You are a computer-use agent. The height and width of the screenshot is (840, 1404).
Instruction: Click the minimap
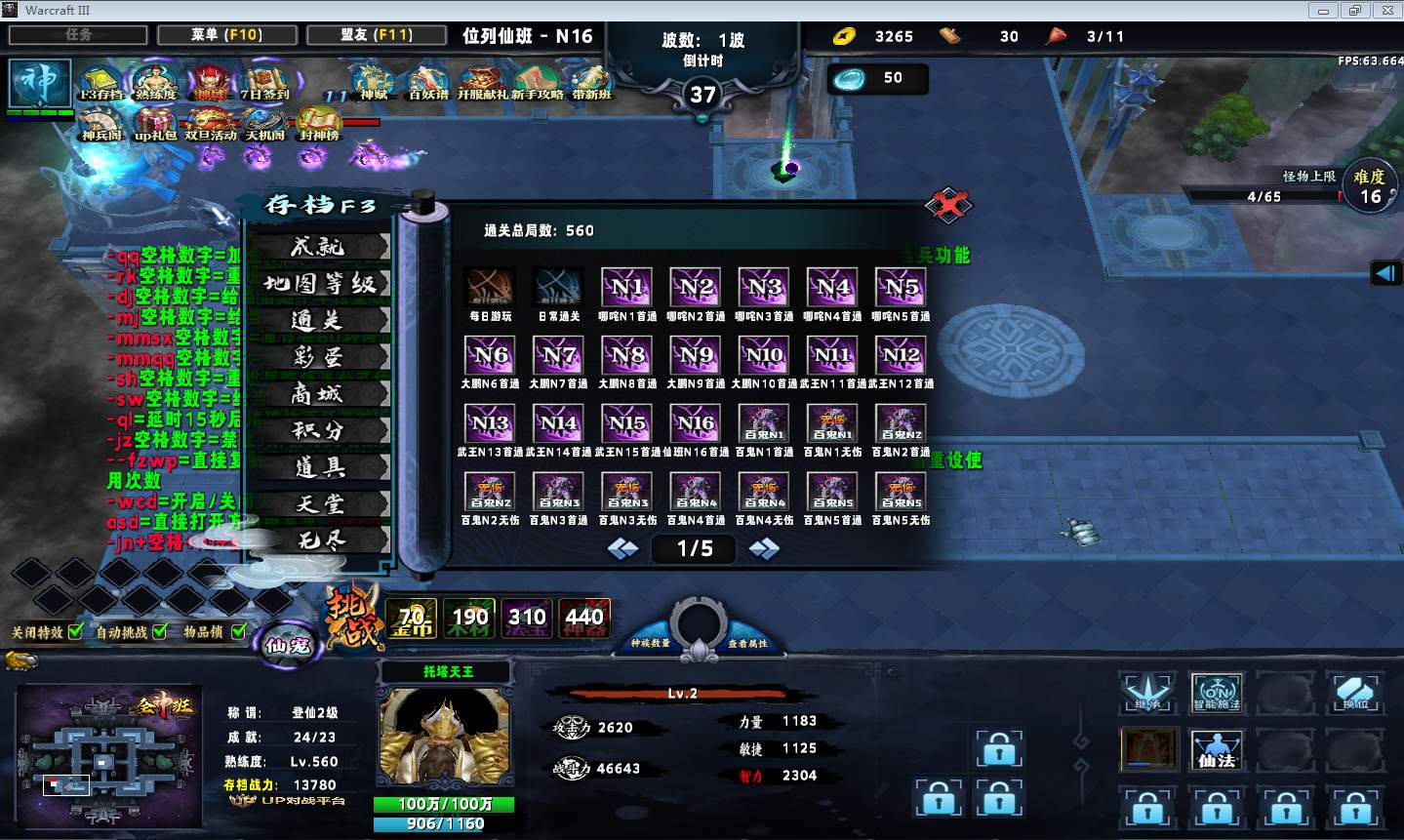pyautogui.click(x=105, y=756)
